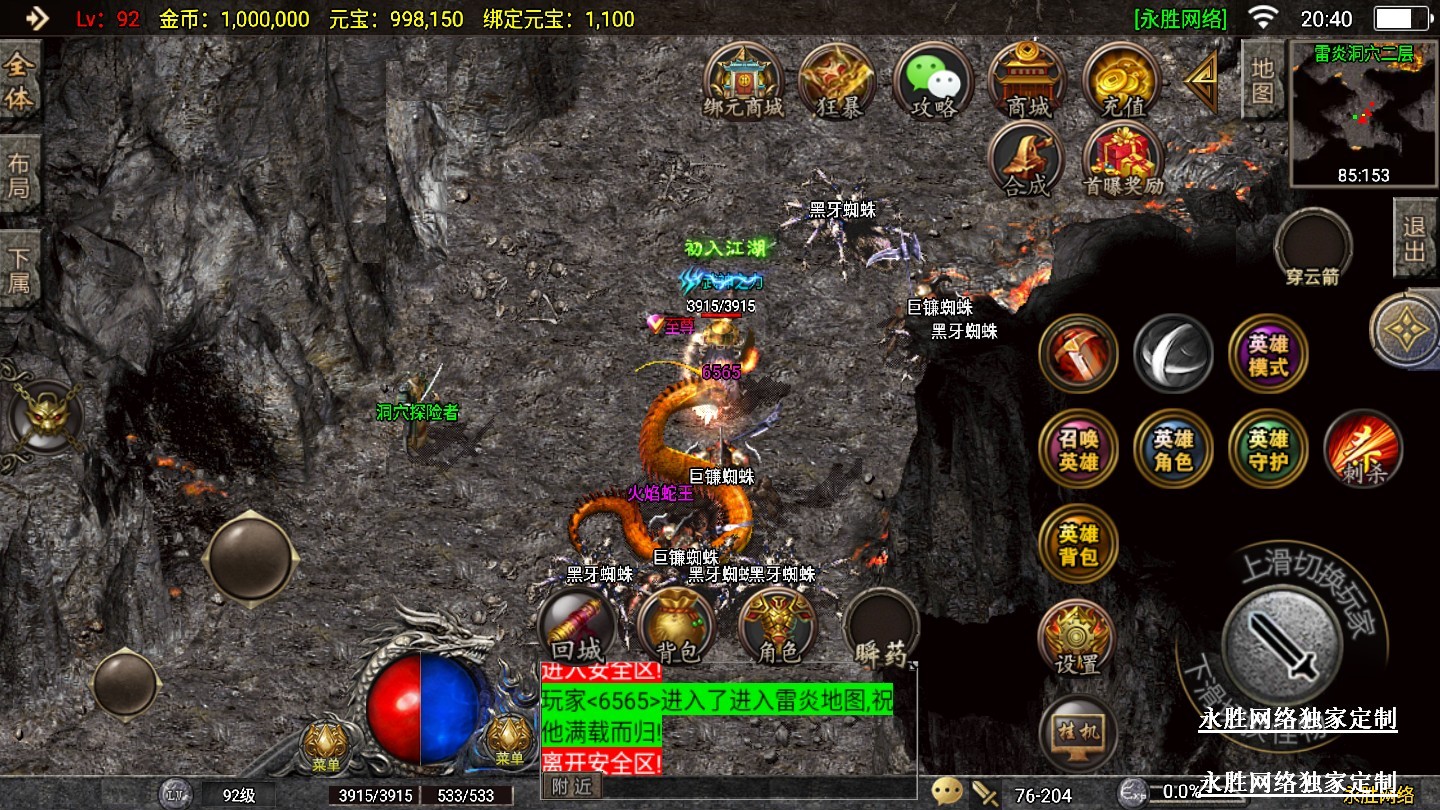This screenshot has height=810, width=1440.
Task: Use the 刺杀 attack skill
Action: click(1363, 450)
